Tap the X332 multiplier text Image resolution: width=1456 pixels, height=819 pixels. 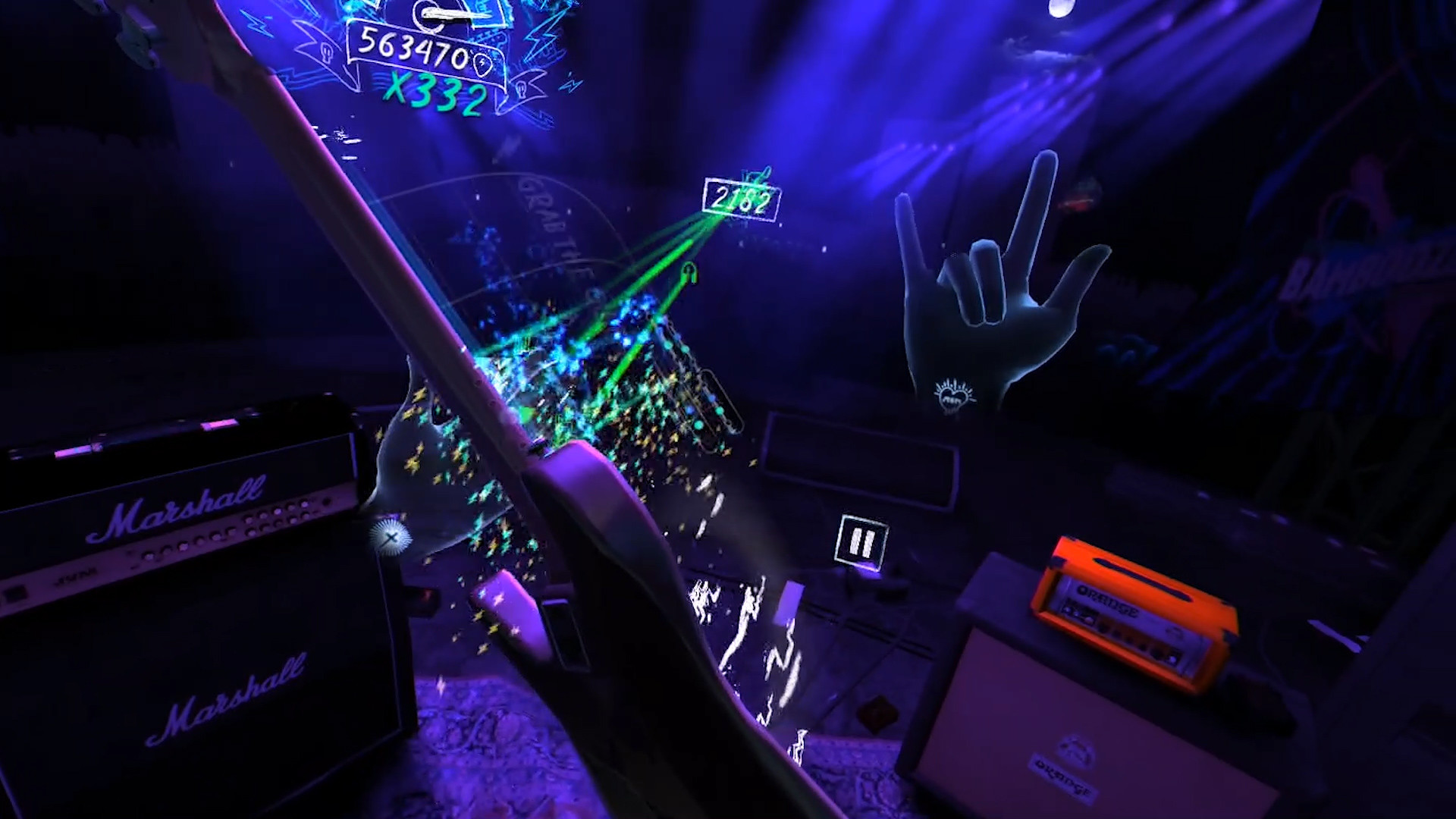pos(435,93)
